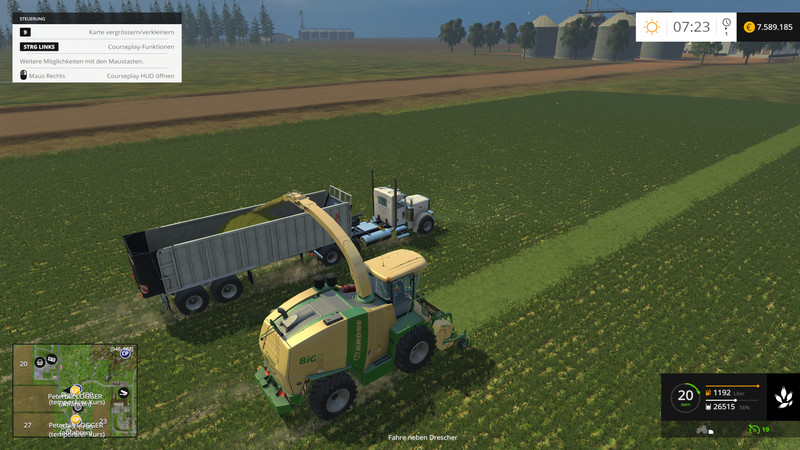Open the minimap in the corner
The image size is (800, 450).
tap(75, 391)
